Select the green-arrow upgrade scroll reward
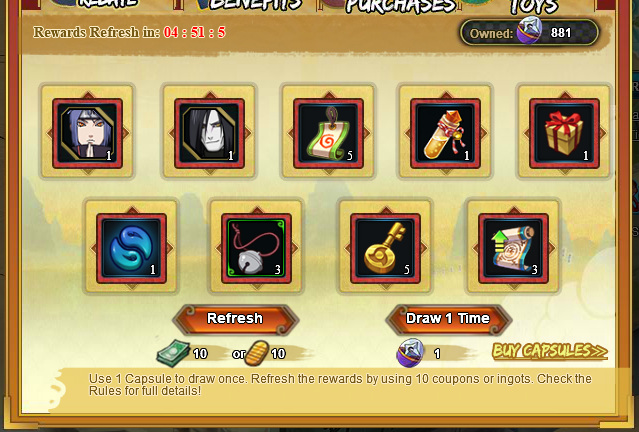Image resolution: width=639 pixels, height=432 pixels. tap(514, 248)
